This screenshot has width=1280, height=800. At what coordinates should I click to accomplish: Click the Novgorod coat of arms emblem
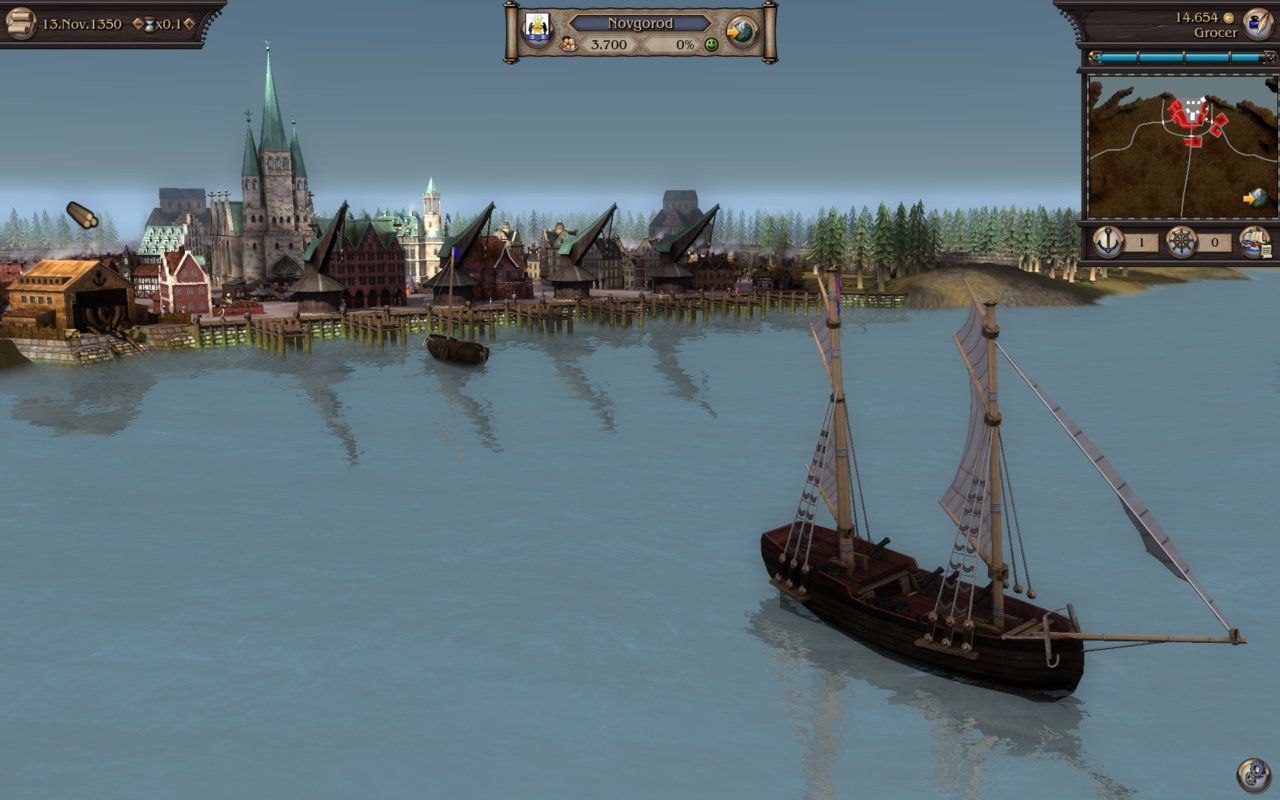[x=536, y=24]
